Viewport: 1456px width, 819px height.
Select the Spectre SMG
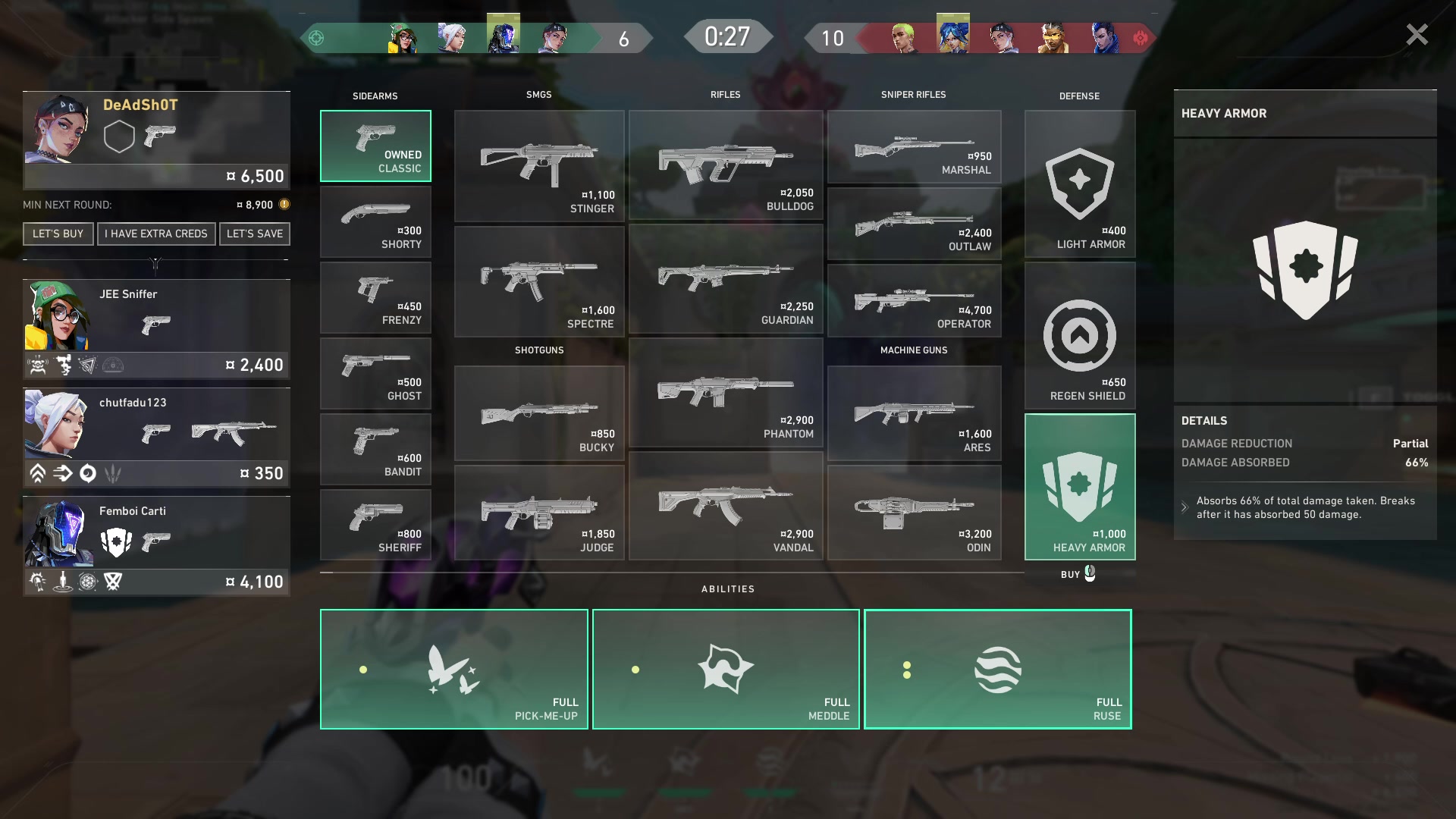pos(539,281)
